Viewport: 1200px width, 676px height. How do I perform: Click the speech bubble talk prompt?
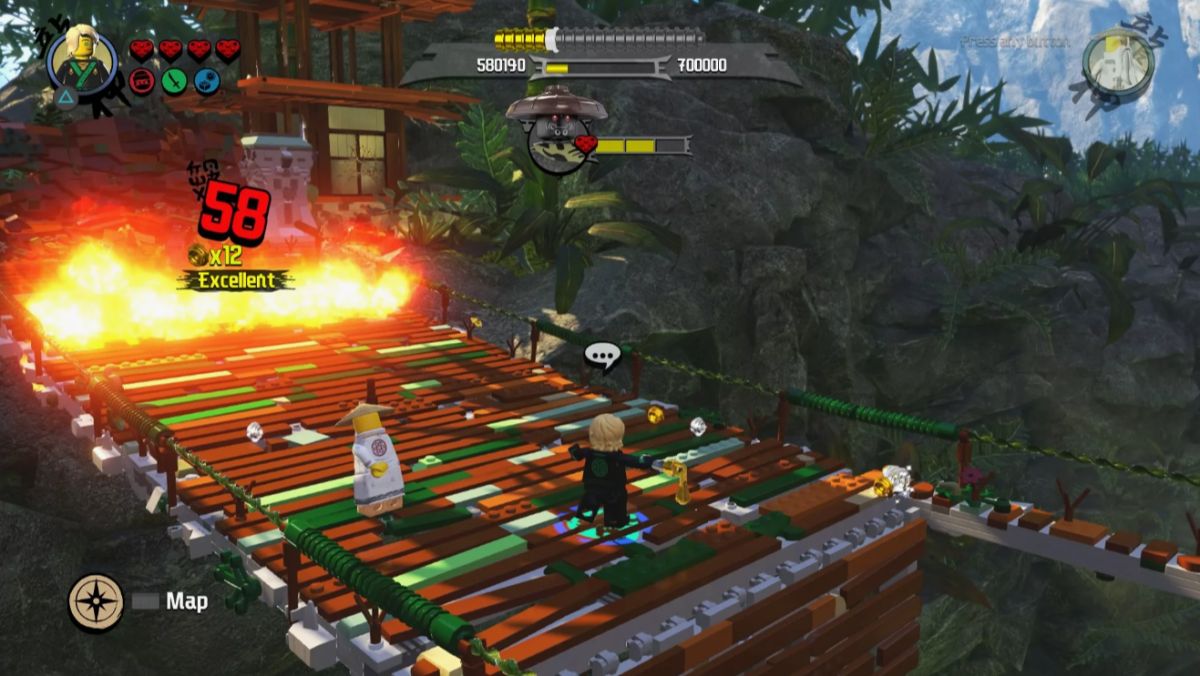[602, 355]
